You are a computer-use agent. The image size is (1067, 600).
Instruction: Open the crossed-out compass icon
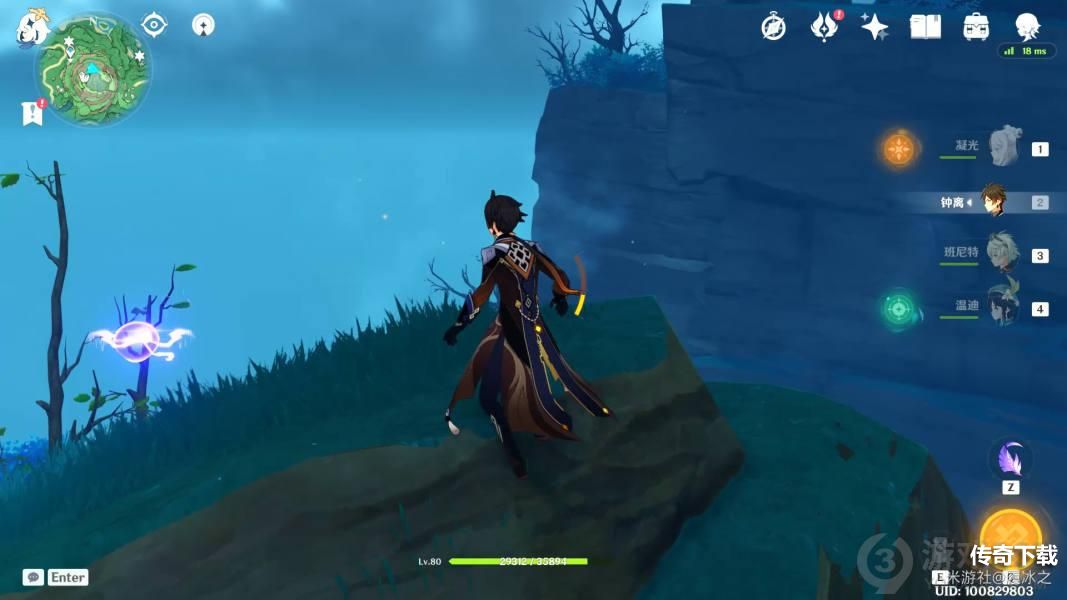(x=773, y=27)
